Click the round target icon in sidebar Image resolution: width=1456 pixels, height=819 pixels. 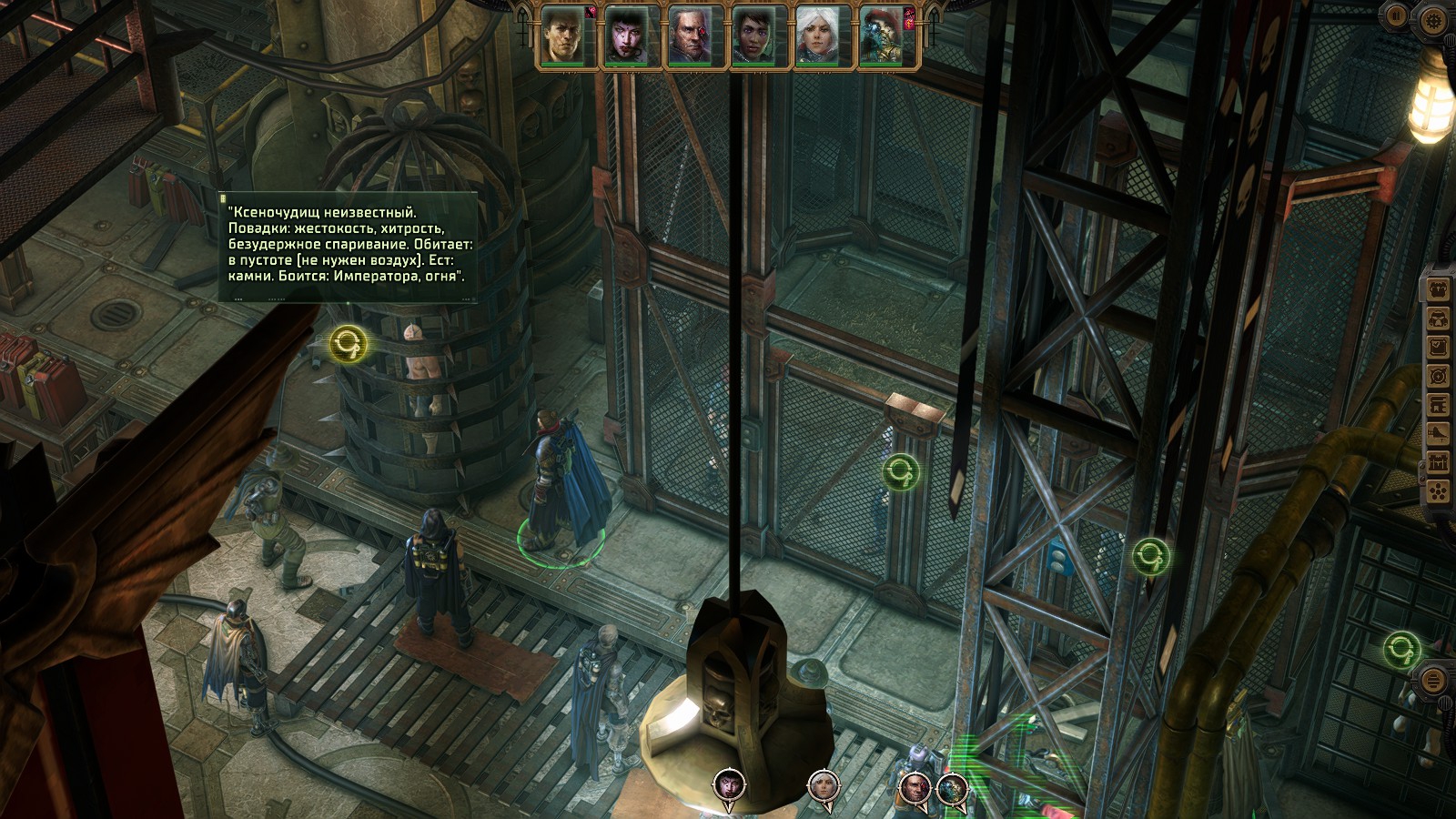coord(1438,376)
